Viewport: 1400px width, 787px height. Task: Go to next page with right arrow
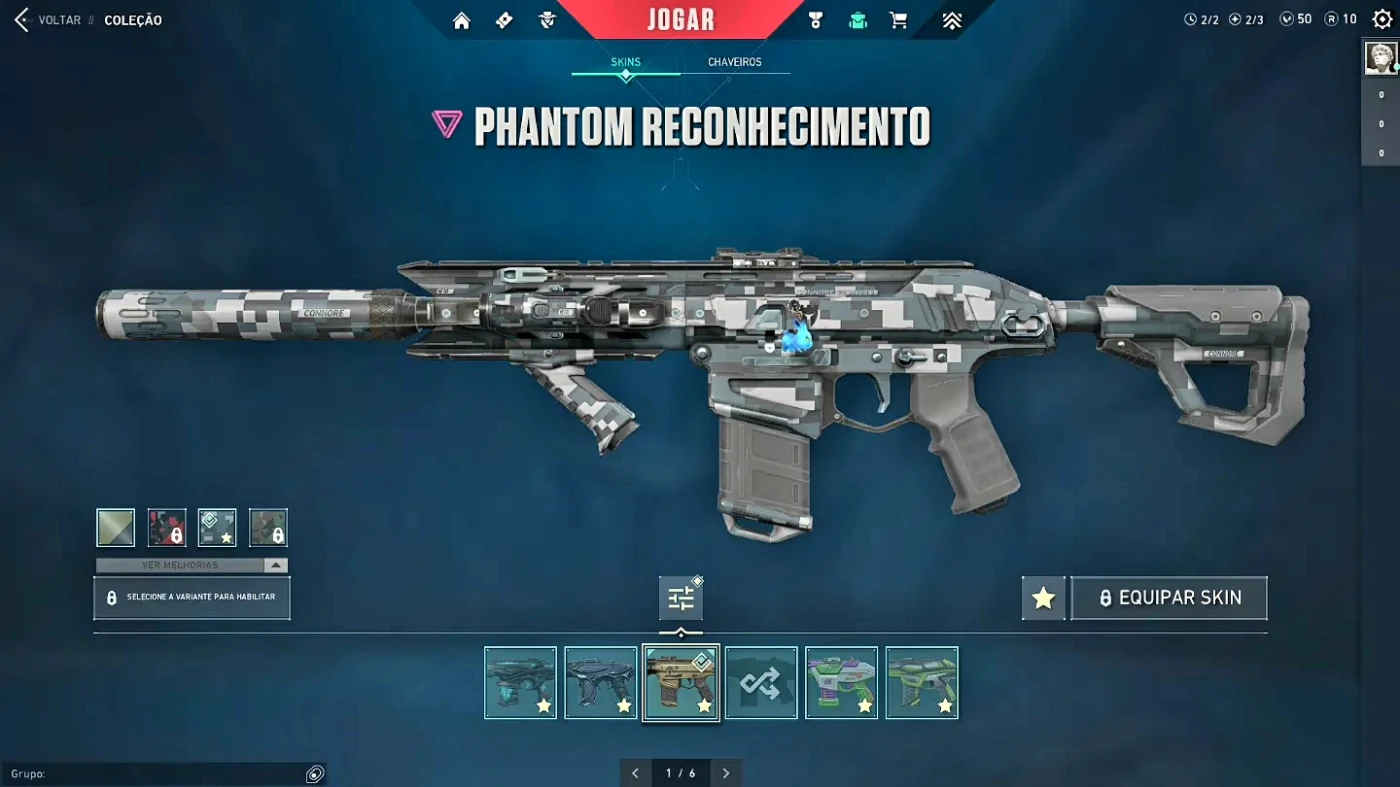pos(726,772)
